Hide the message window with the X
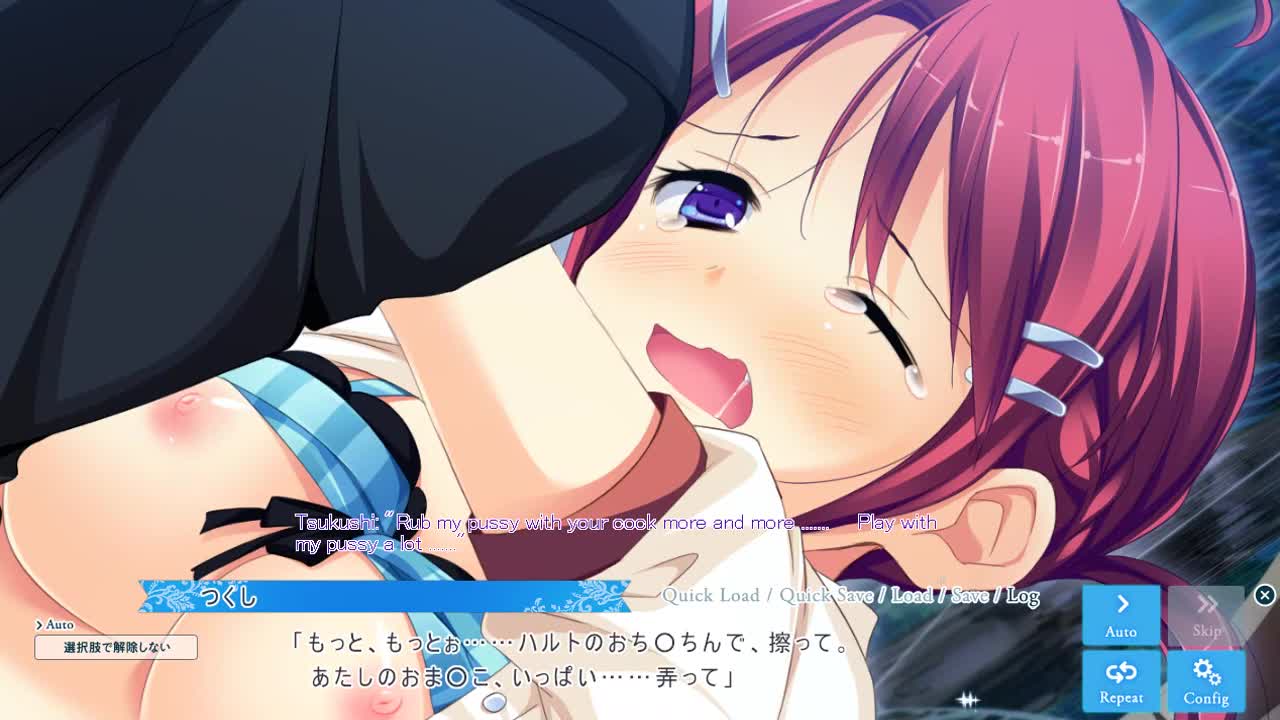The height and width of the screenshot is (720, 1280). [1265, 595]
